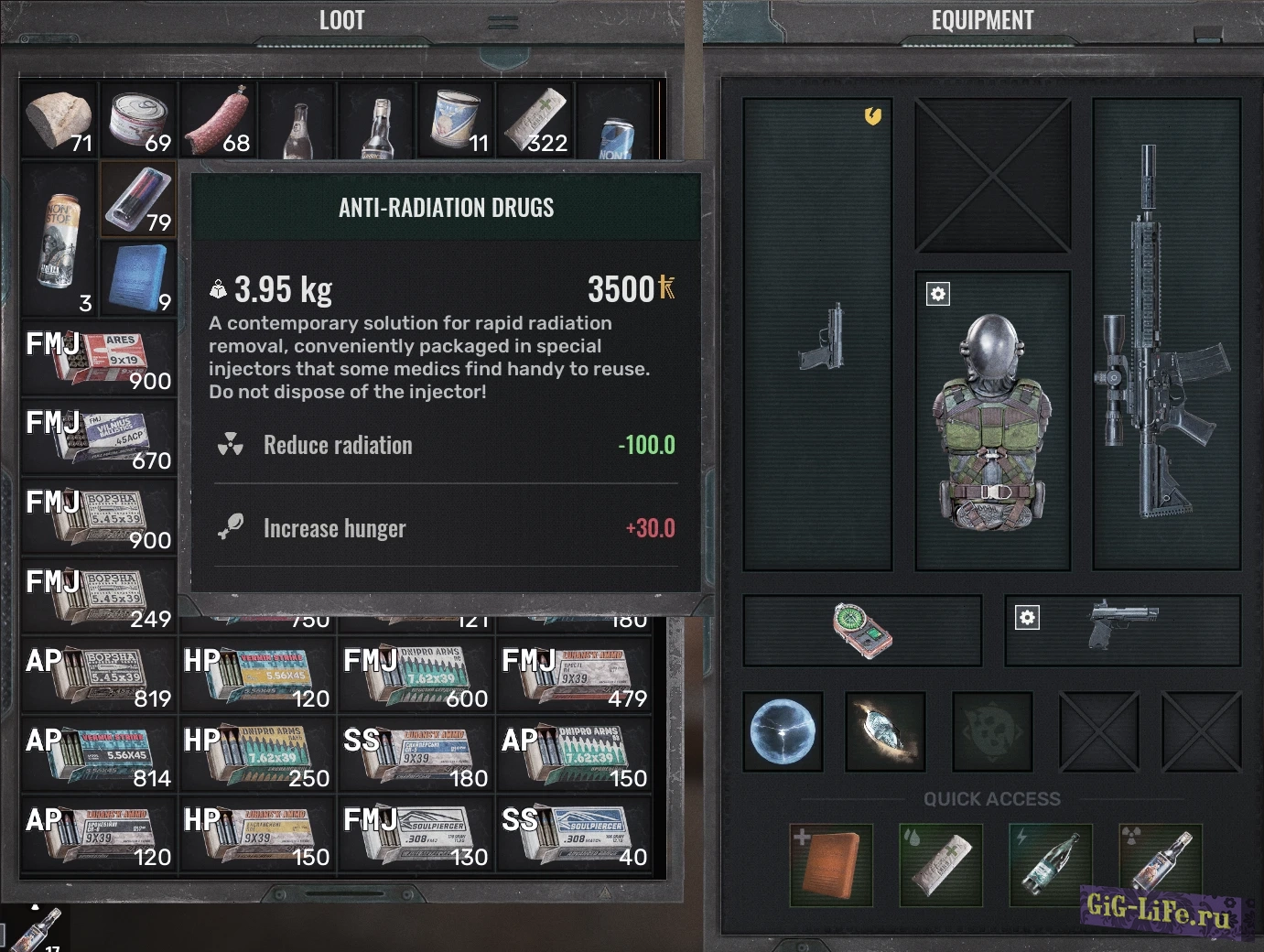Select the vodka bottle quick access slot

pos(1161,864)
